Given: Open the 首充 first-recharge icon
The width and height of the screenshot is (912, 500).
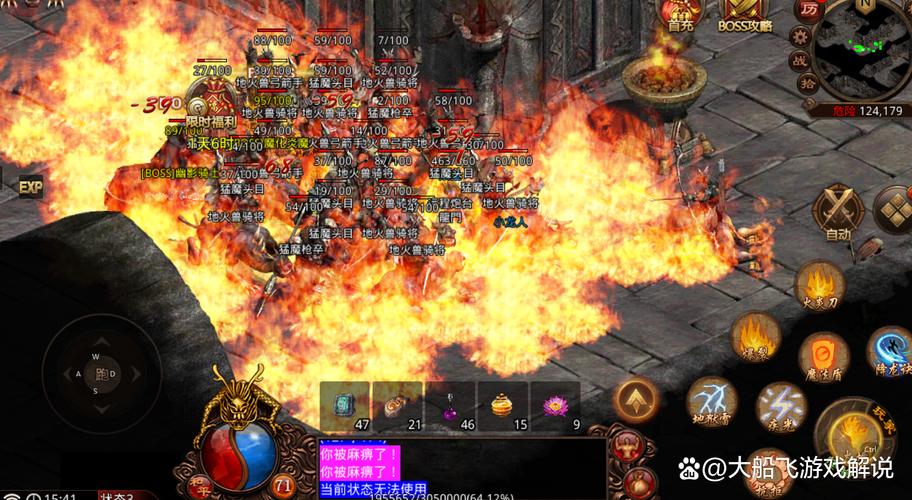Looking at the screenshot, I should pyautogui.click(x=680, y=12).
